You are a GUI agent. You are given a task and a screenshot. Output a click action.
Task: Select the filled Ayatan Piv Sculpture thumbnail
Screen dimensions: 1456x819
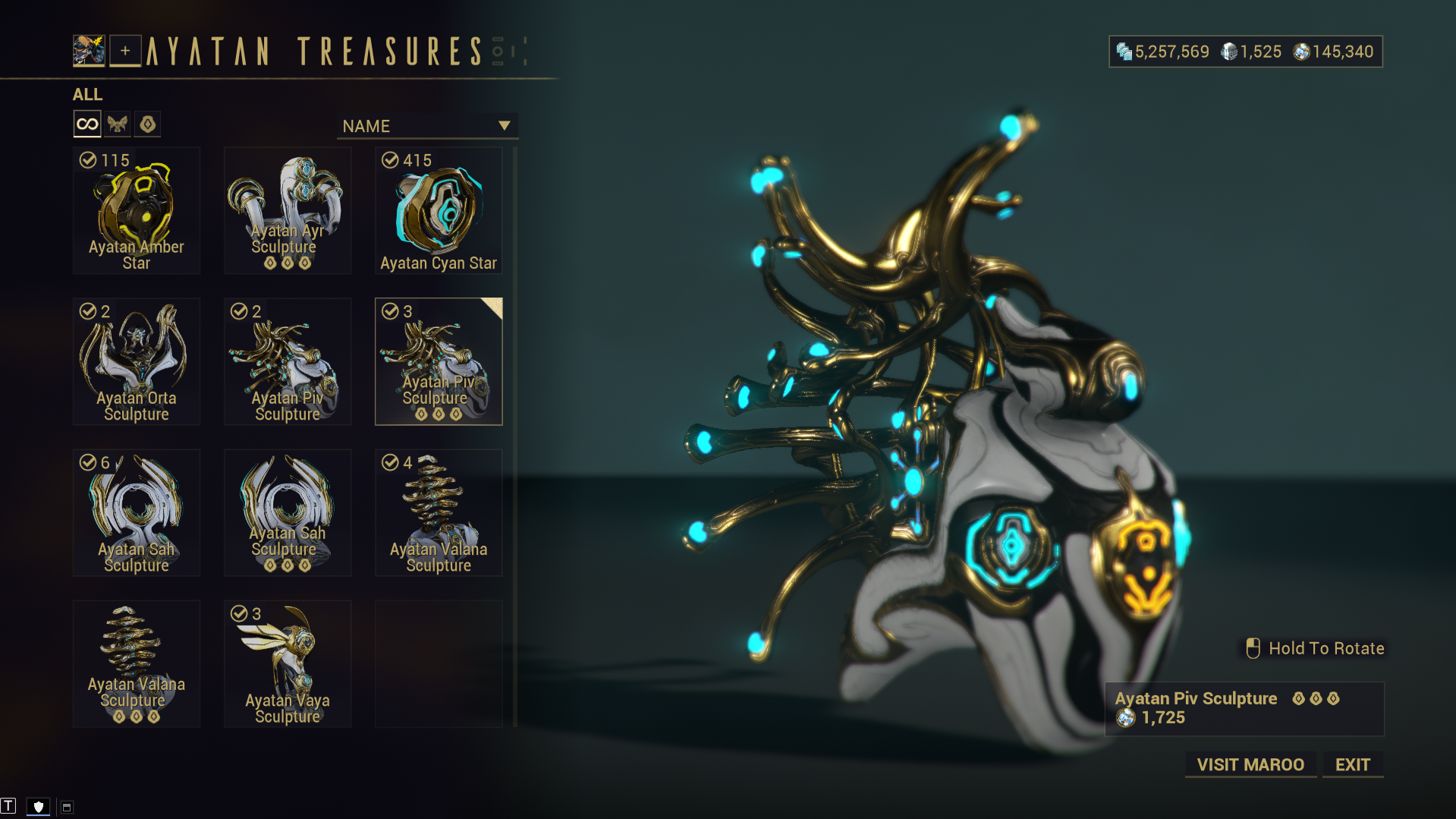coord(438,361)
